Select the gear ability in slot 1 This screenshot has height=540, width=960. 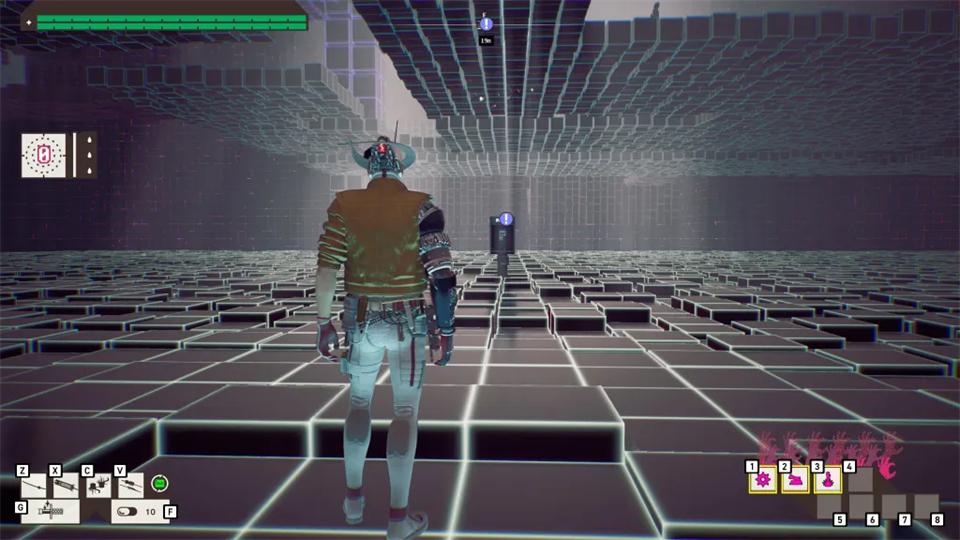(x=764, y=481)
